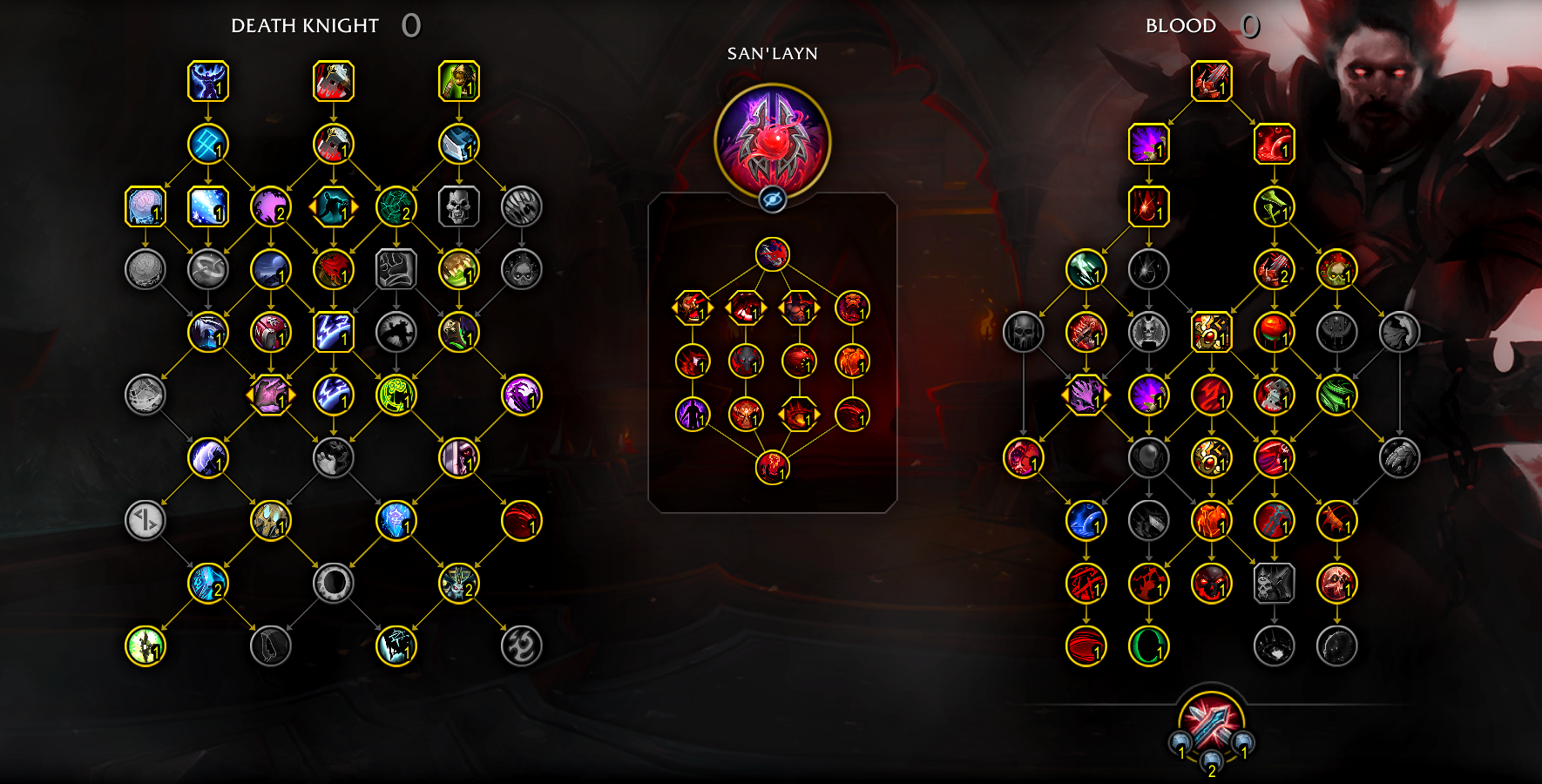Toggle the eye visibility button under San'layn
Viewport: 1542px width, 784px height.
[x=772, y=199]
